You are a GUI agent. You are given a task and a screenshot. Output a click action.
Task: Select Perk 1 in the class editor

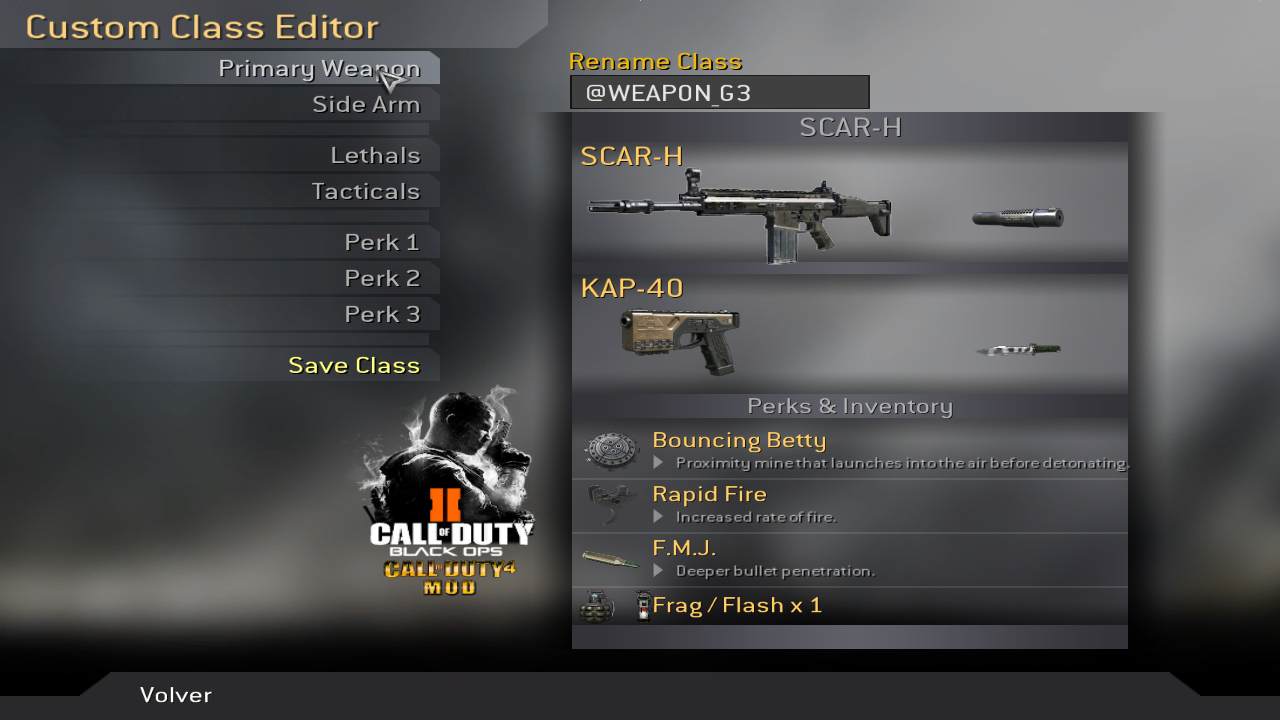tap(382, 243)
